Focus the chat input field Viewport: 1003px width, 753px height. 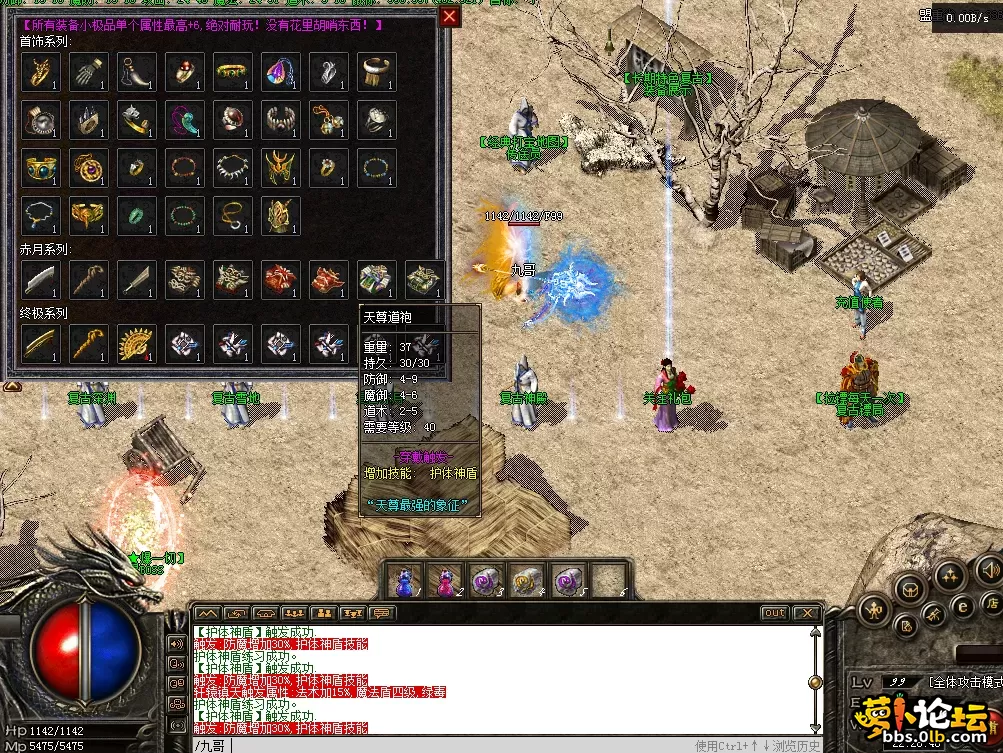coord(450,745)
